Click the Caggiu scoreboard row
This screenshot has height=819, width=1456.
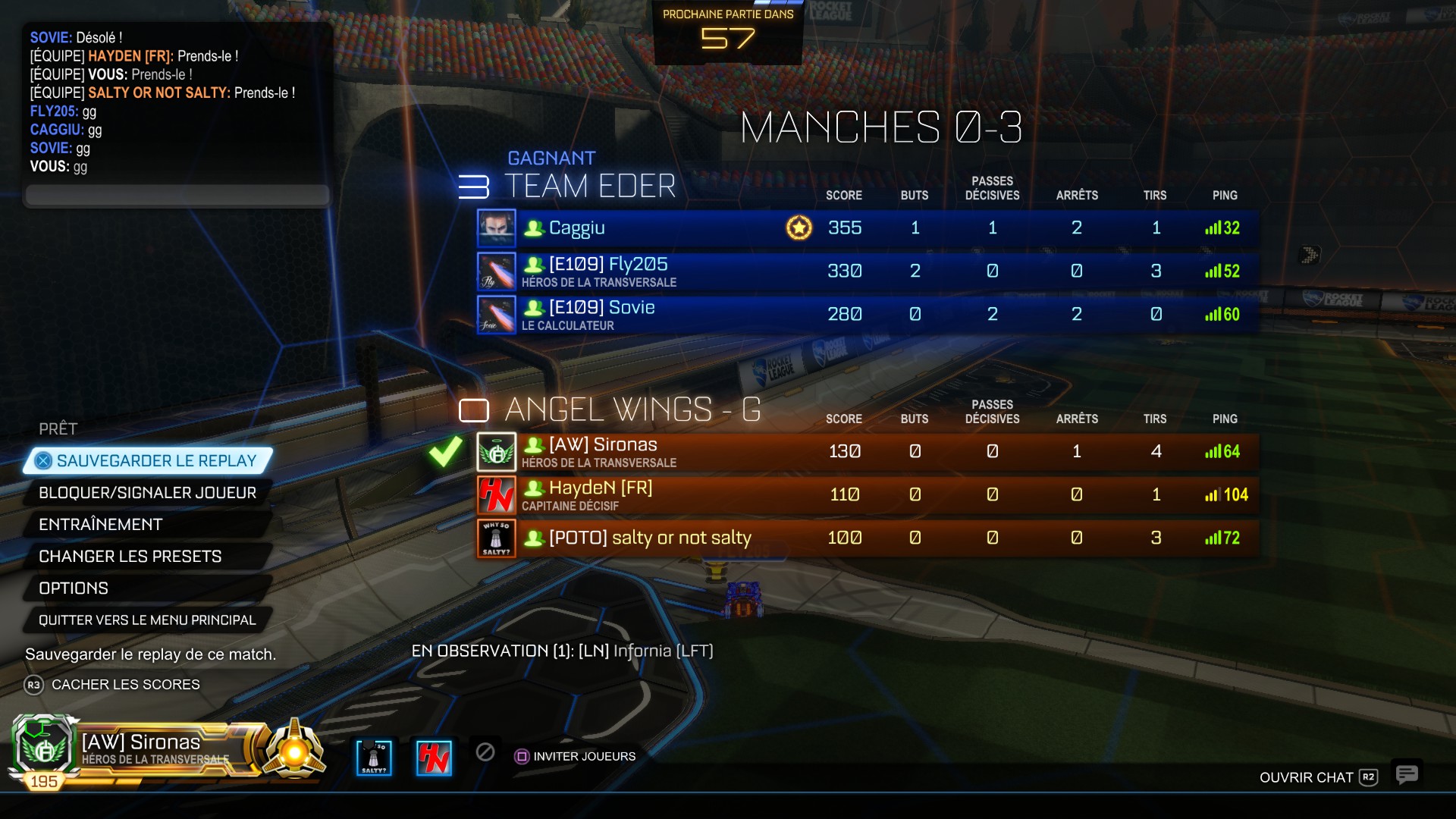coord(867,228)
